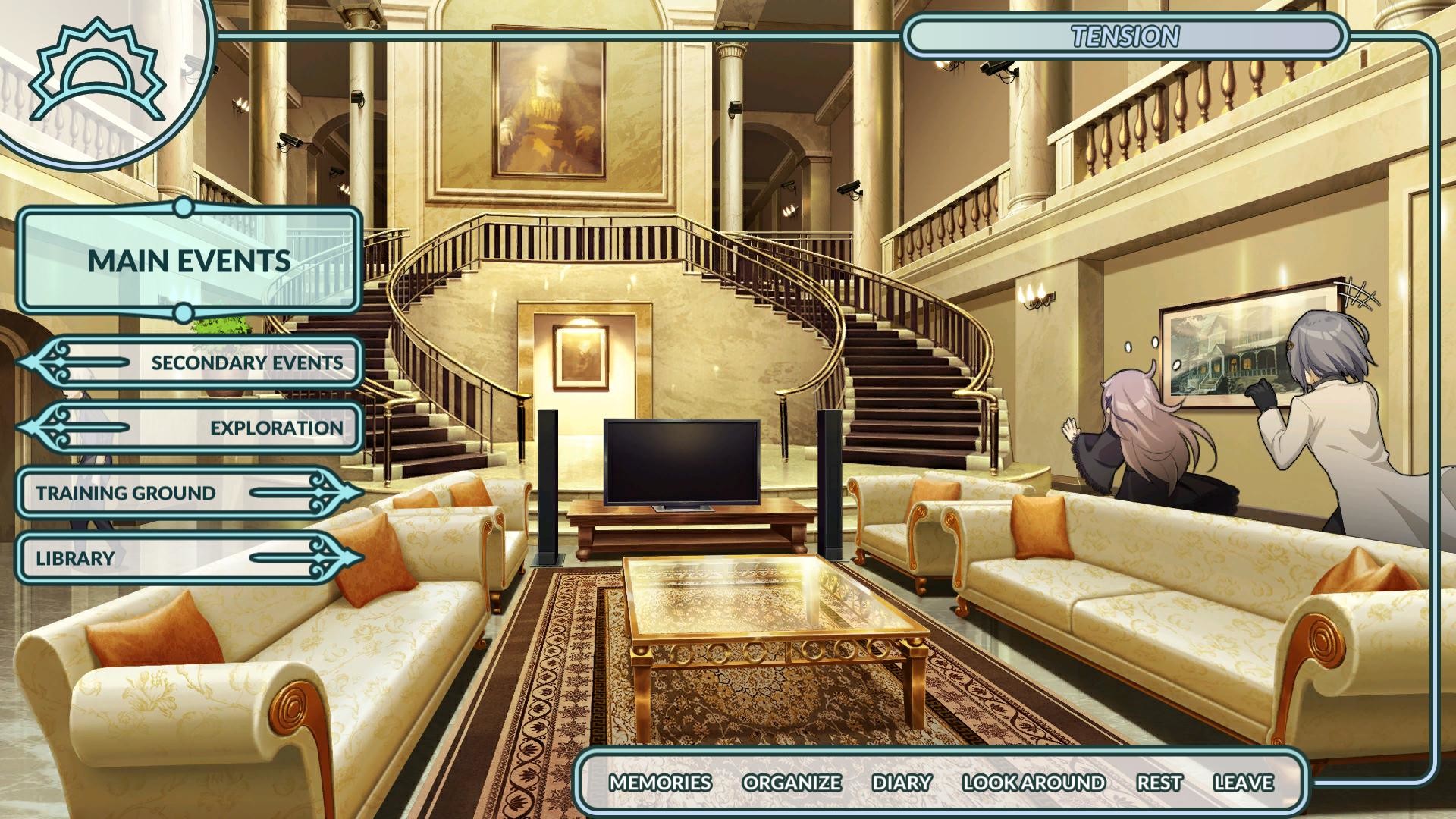Open Secondary Events
The height and width of the screenshot is (819, 1456).
[246, 362]
